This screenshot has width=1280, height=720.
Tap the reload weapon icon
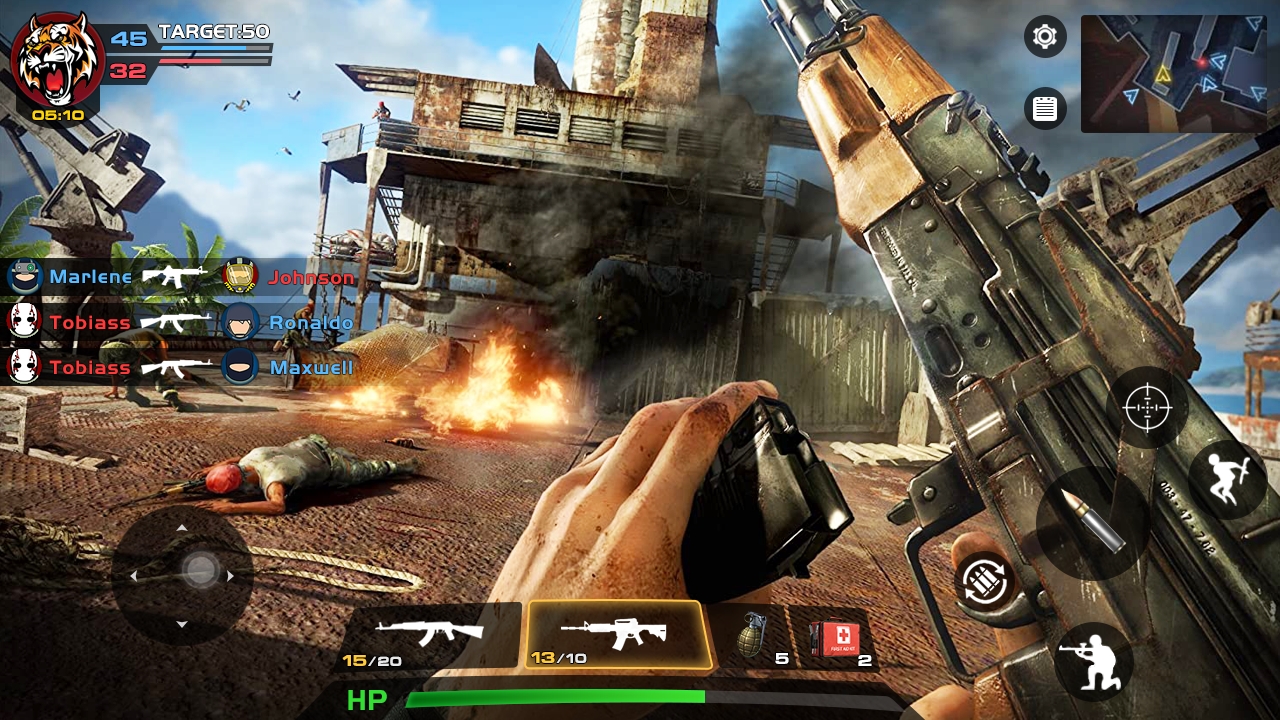[x=985, y=580]
